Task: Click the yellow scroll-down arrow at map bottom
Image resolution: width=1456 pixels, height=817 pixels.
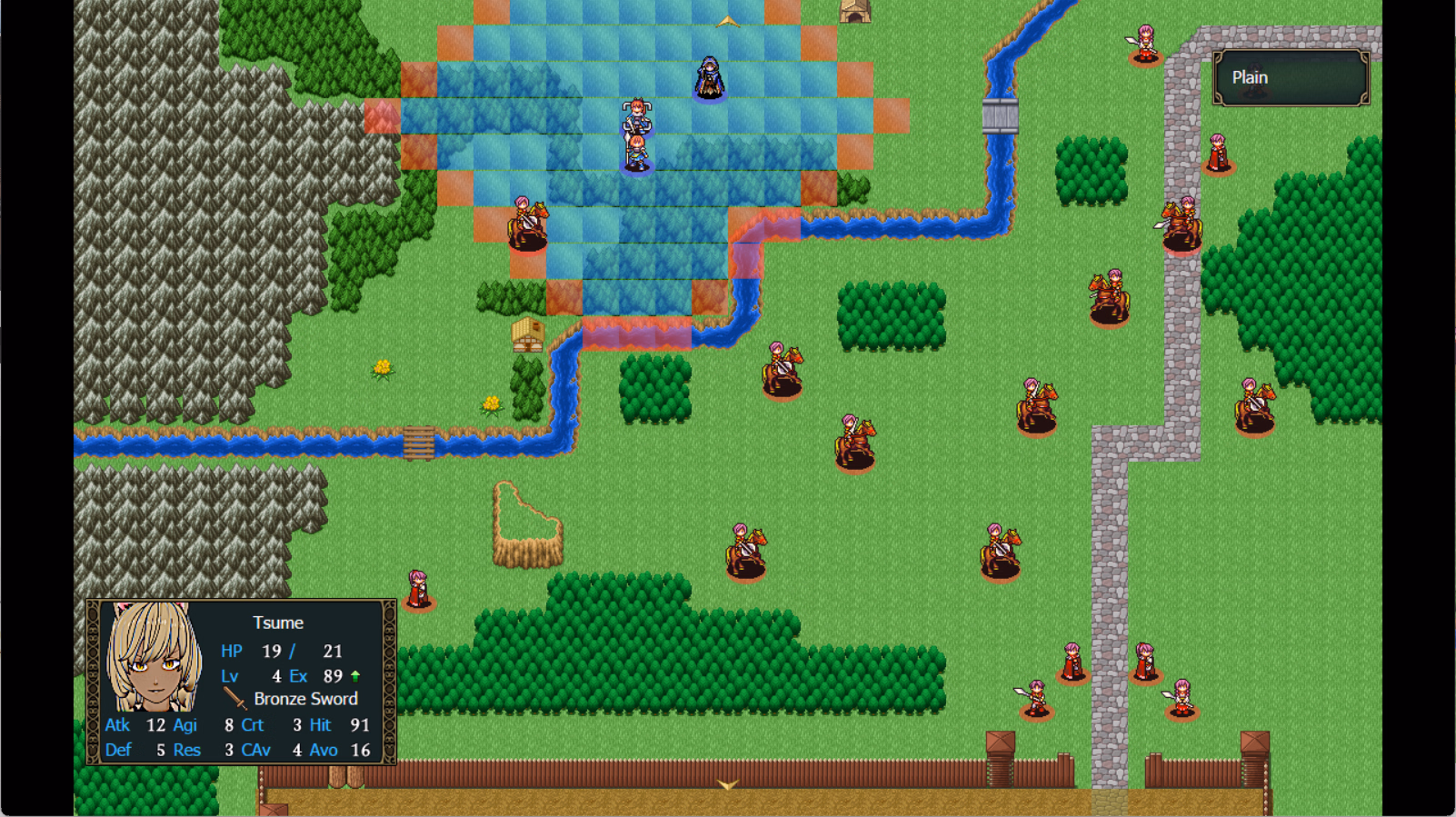Action: click(727, 784)
